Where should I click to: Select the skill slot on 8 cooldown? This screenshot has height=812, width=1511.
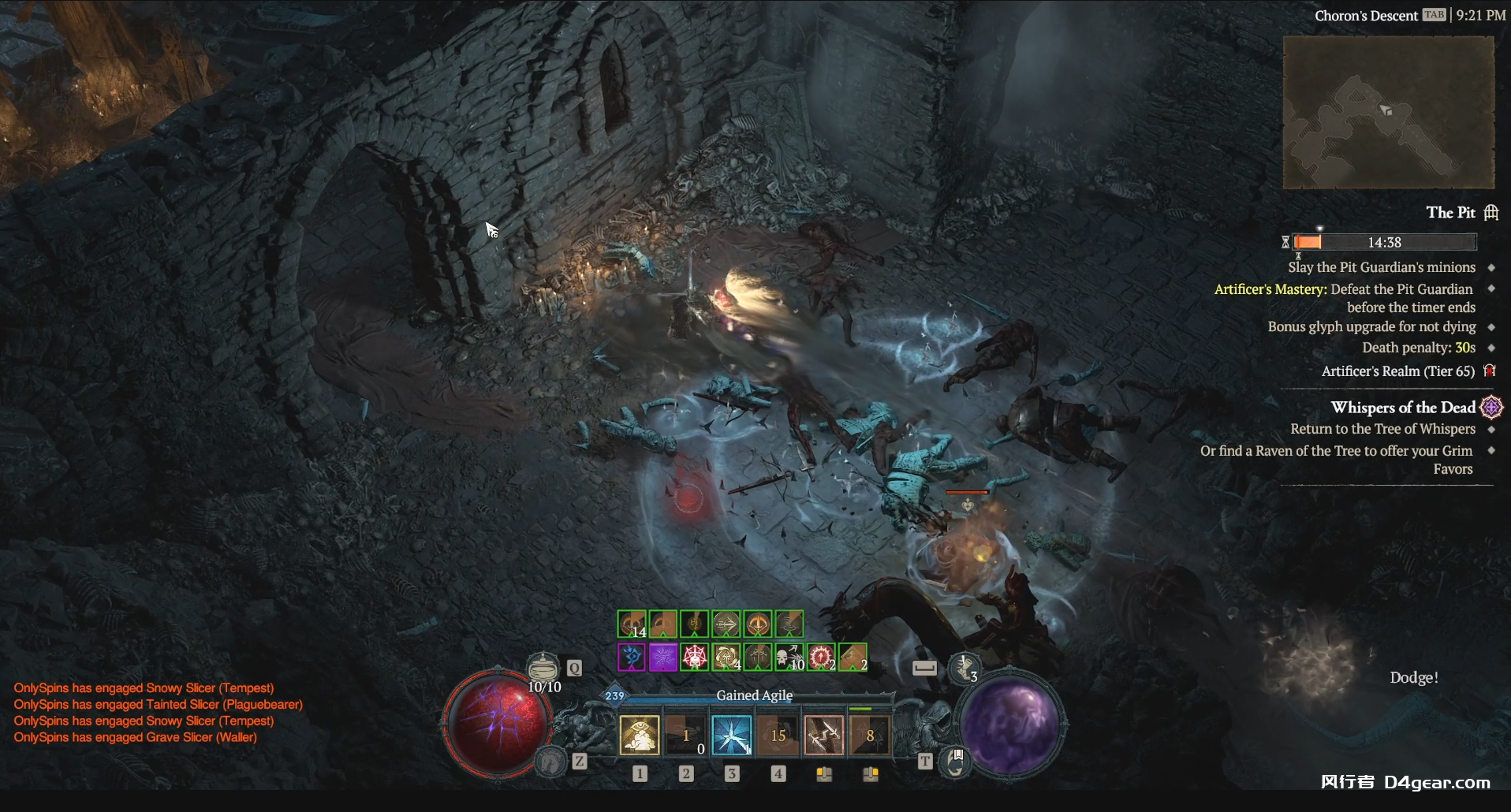[869, 736]
